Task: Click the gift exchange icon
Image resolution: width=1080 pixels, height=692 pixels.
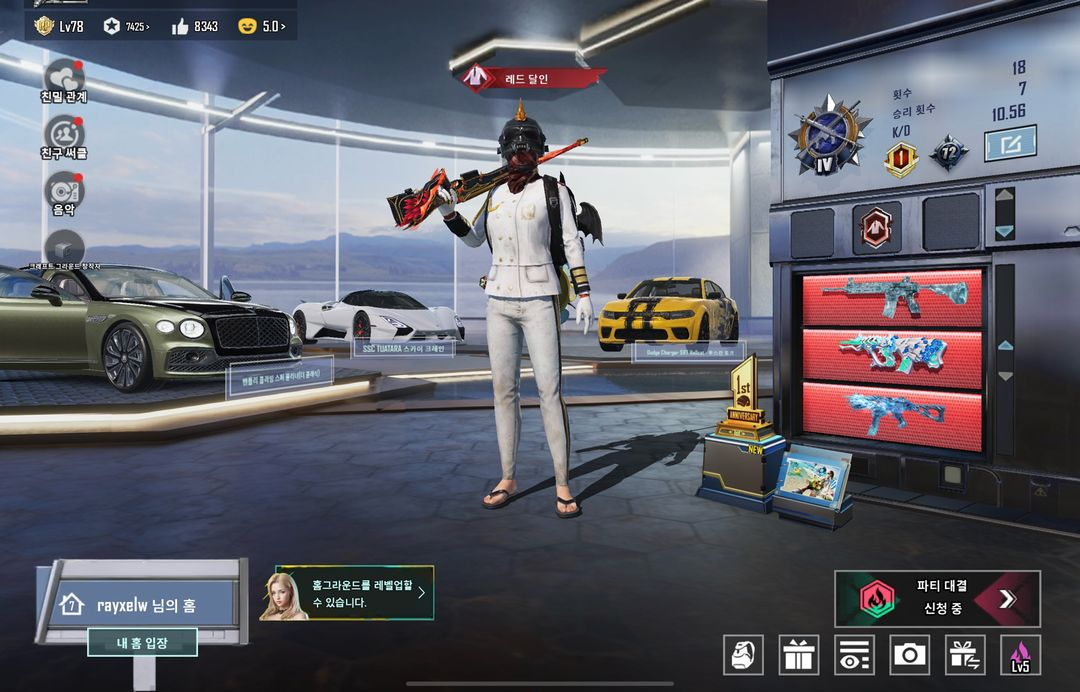Action: [x=965, y=655]
